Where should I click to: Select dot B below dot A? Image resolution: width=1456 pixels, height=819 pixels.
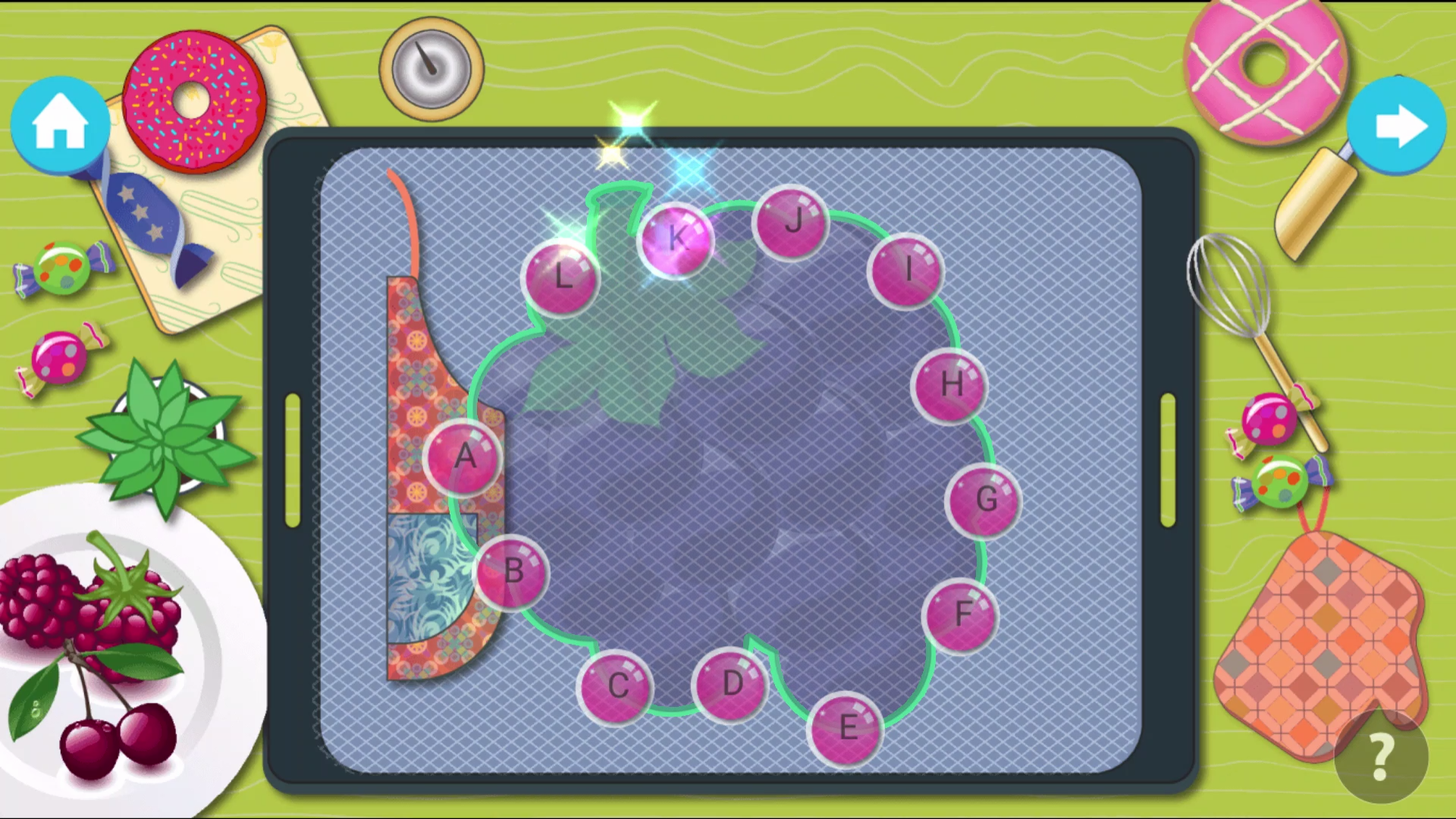click(514, 574)
